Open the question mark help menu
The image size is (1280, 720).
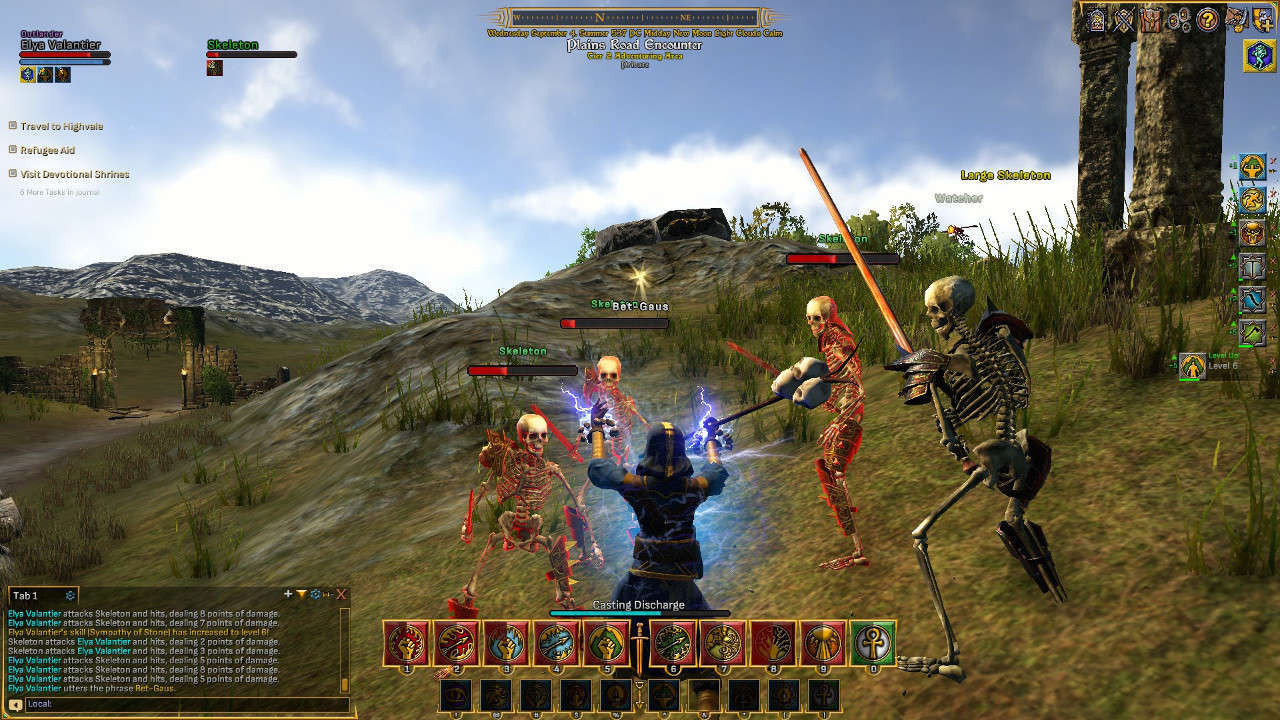[x=1208, y=19]
